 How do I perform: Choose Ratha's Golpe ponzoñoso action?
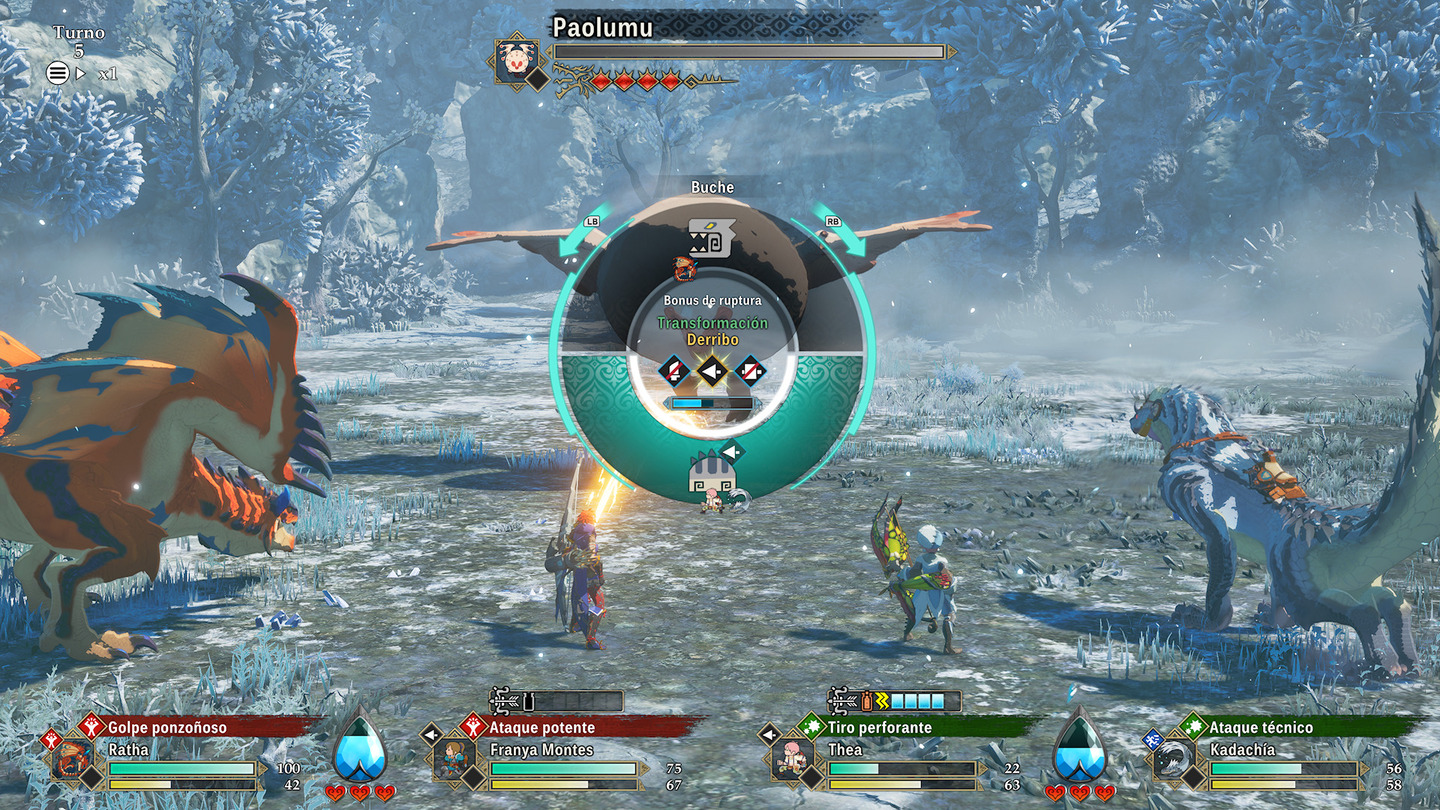coord(167,727)
